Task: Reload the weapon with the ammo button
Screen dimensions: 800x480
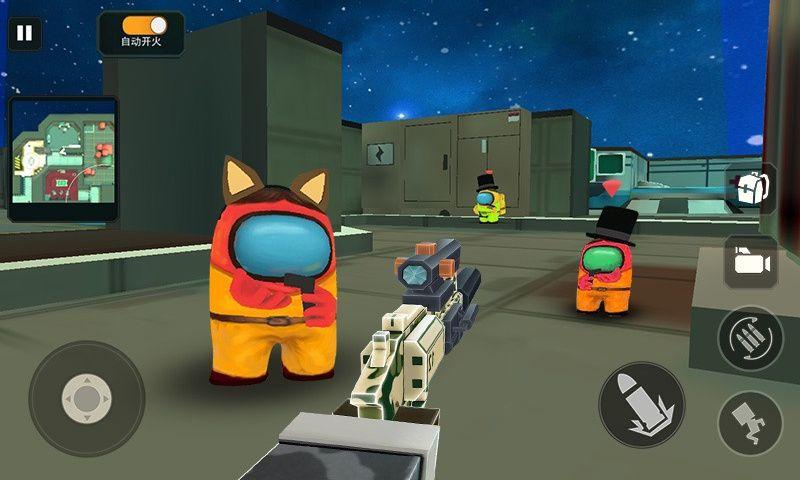Action: point(750,338)
